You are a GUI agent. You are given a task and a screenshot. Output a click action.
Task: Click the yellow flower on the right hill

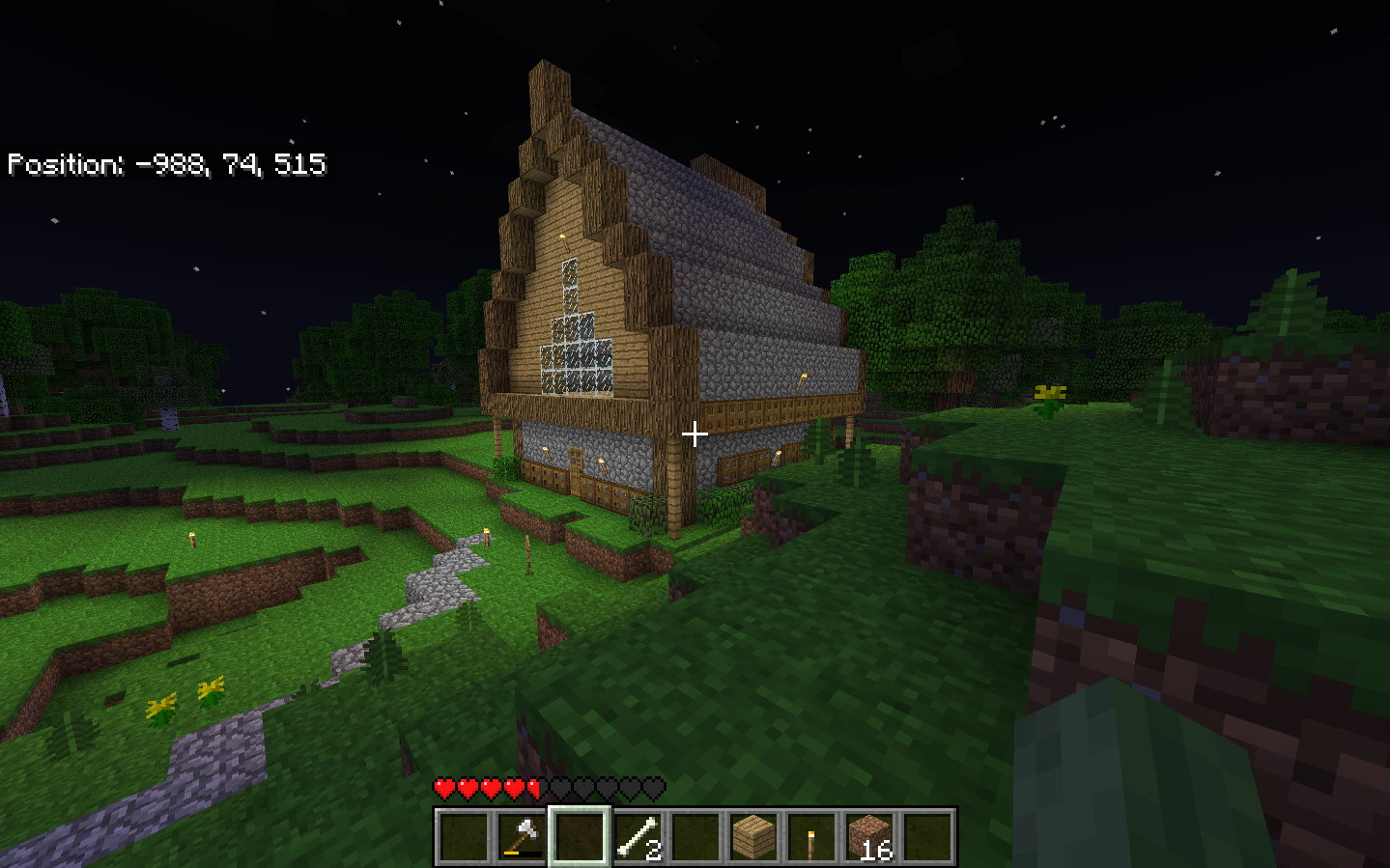[x=1050, y=392]
